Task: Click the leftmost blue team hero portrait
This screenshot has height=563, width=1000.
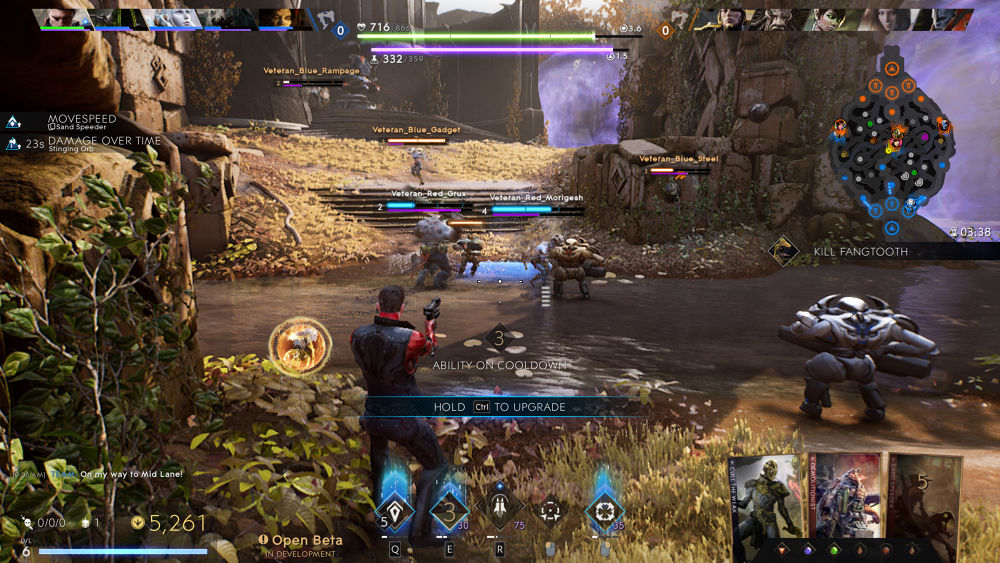Action: (x=63, y=19)
